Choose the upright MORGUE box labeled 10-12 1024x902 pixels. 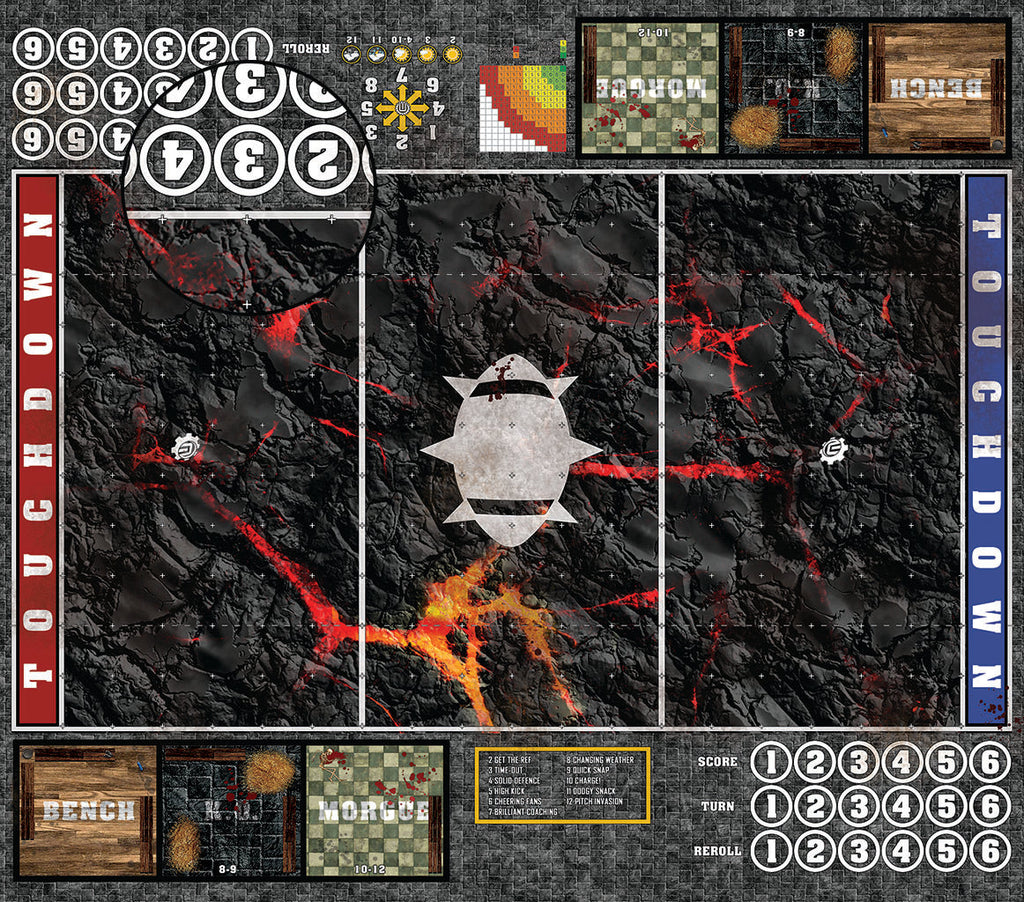375,809
